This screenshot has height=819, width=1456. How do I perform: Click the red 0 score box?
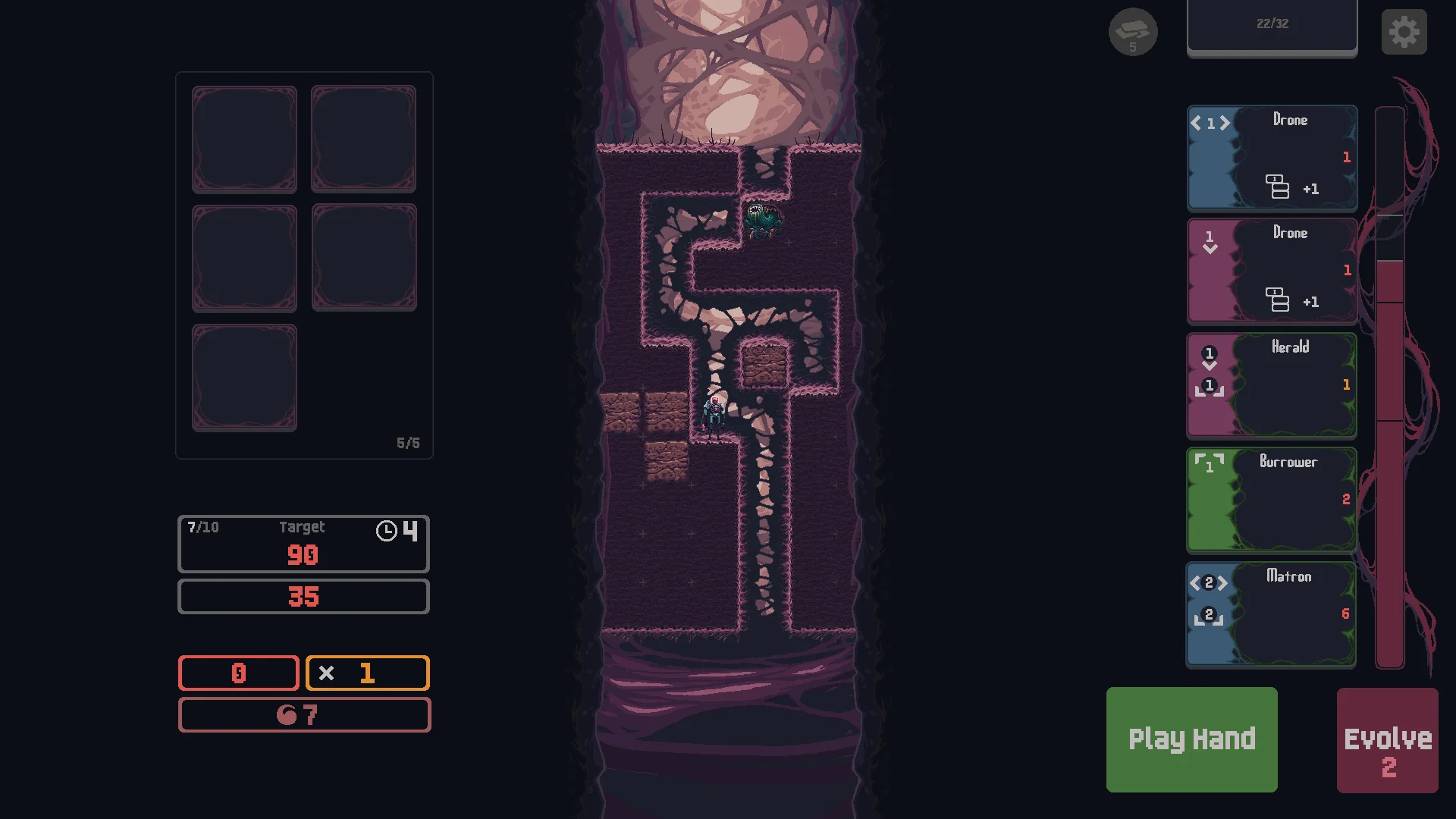238,673
